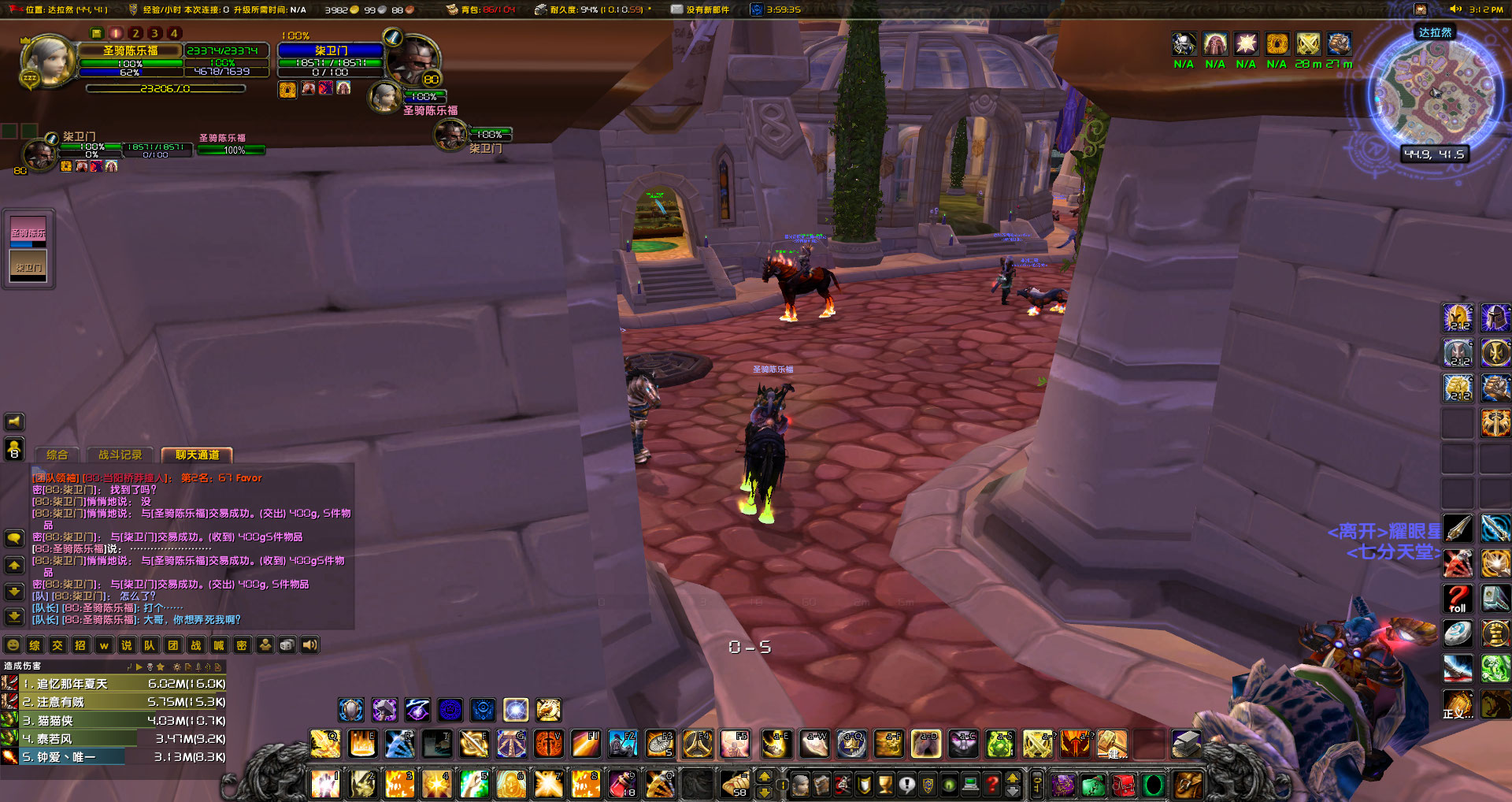Open the 聊天通道 chat tab
The width and height of the screenshot is (1512, 802).
point(196,455)
